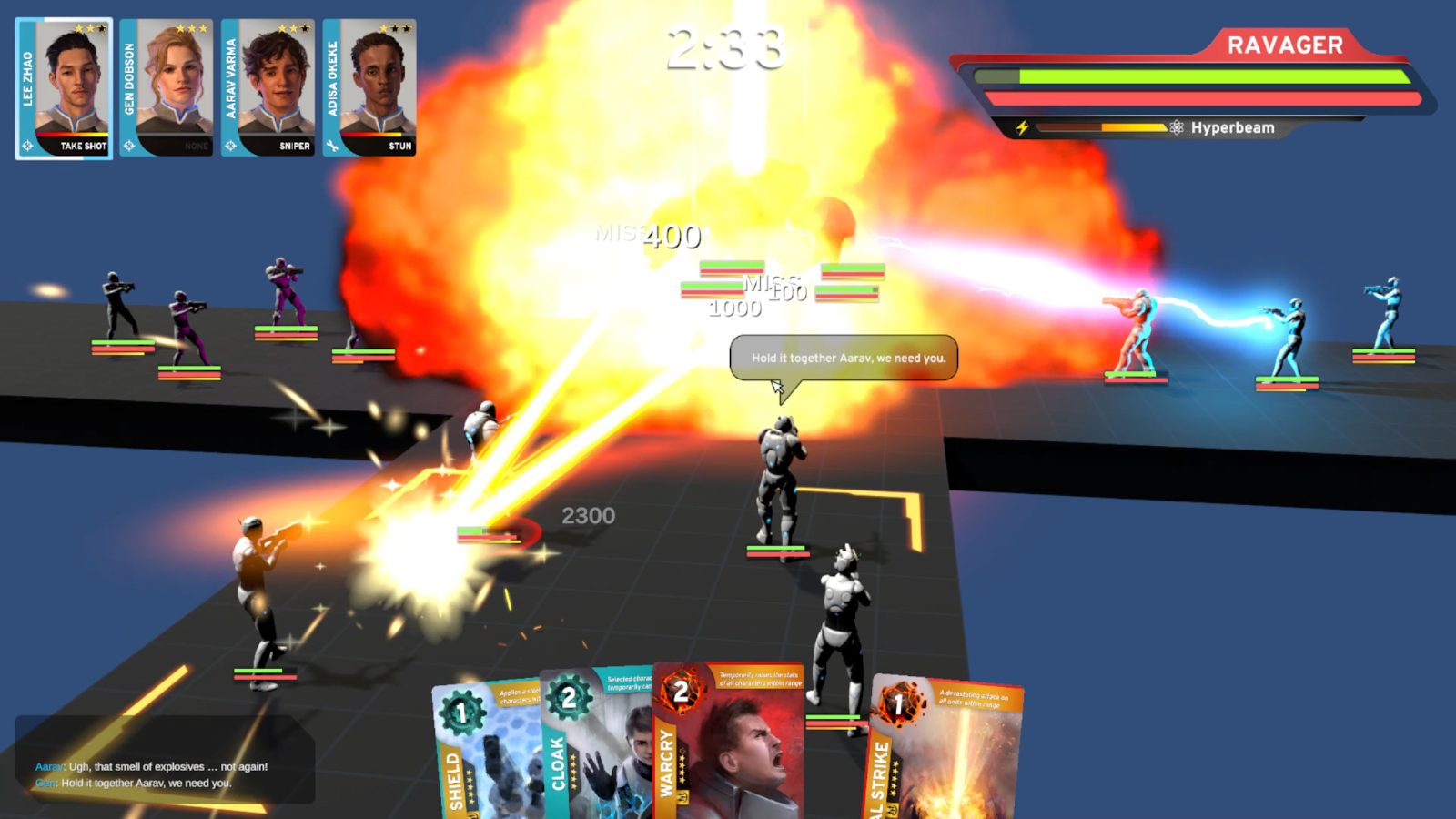The width and height of the screenshot is (1456, 819).
Task: Open the squad chat log panel
Action: (x=165, y=760)
